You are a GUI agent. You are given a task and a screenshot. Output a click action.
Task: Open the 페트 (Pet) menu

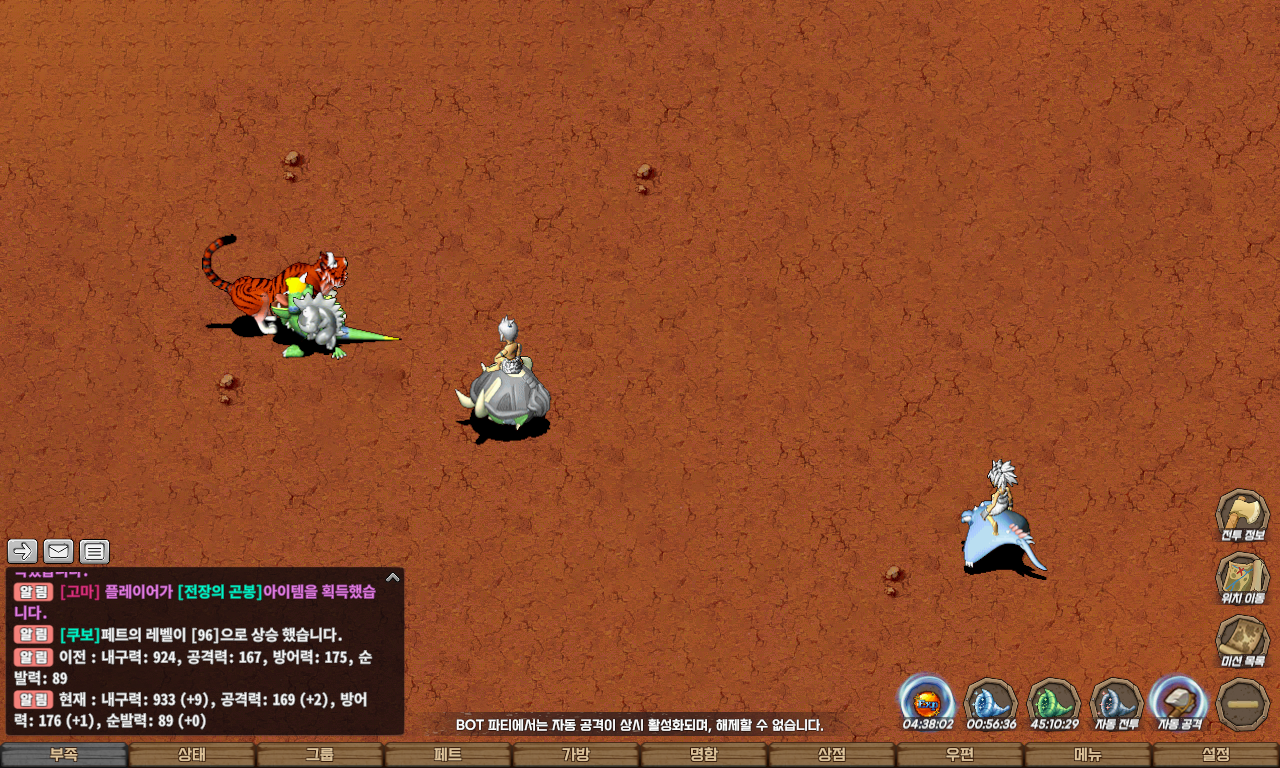[448, 755]
